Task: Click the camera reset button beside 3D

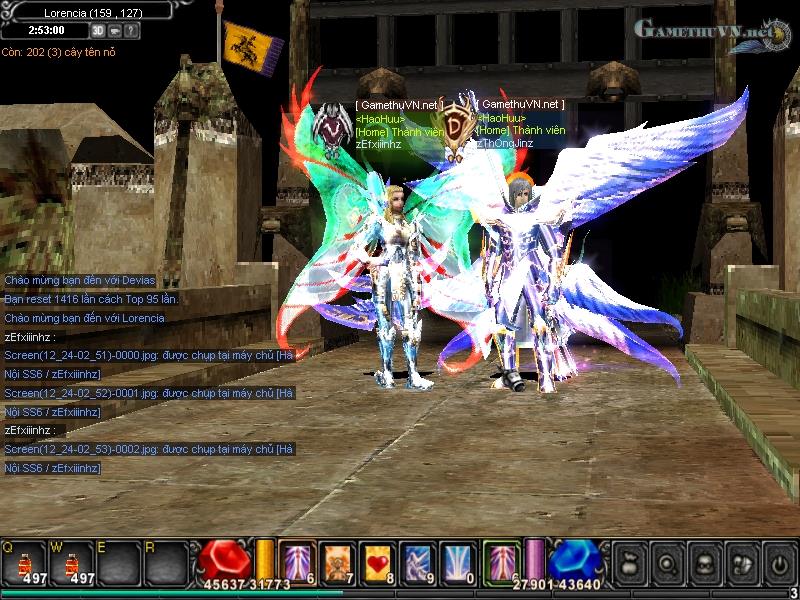Action: click(115, 31)
